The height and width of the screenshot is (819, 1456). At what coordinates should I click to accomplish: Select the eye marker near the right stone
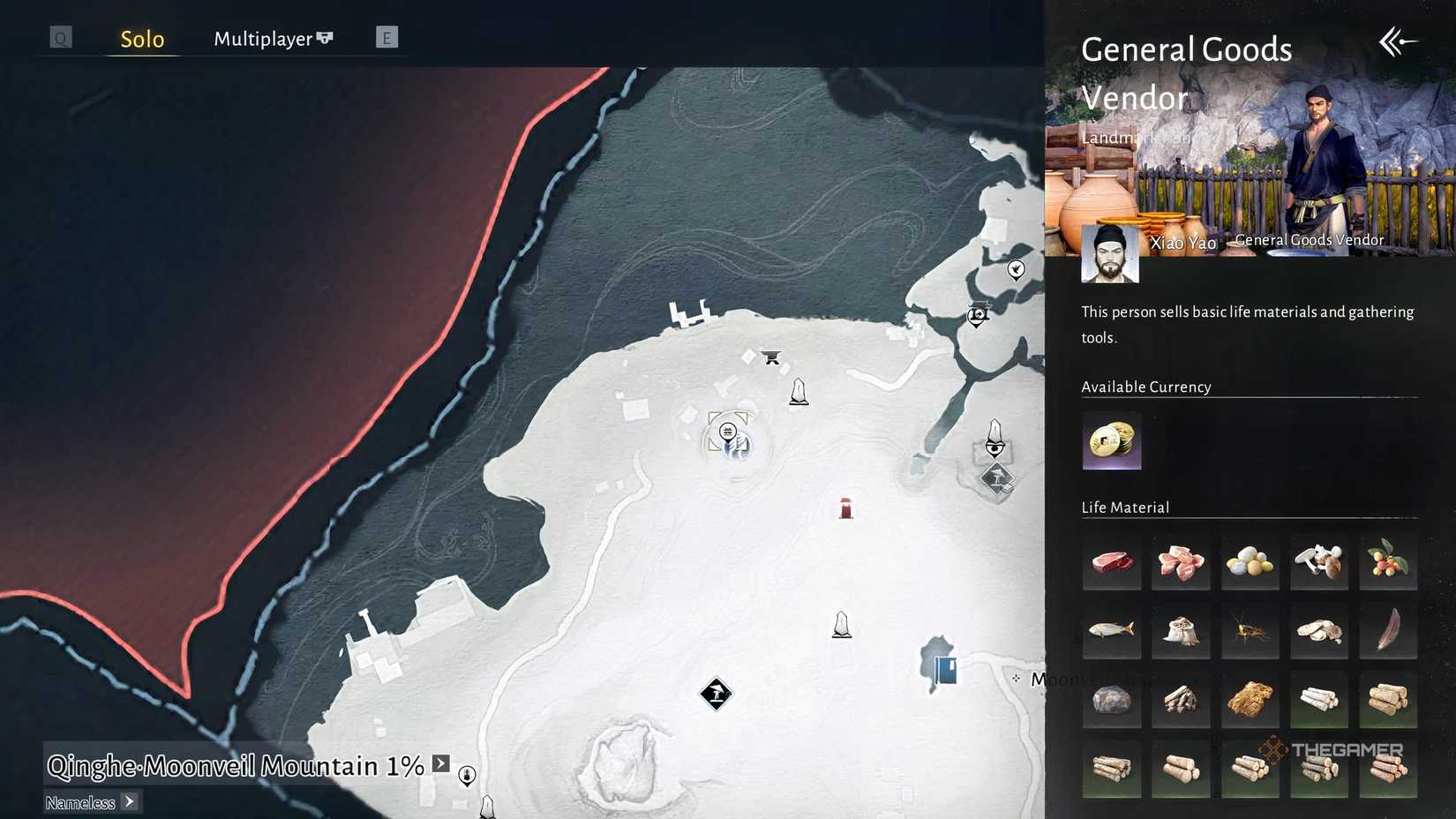click(x=995, y=446)
